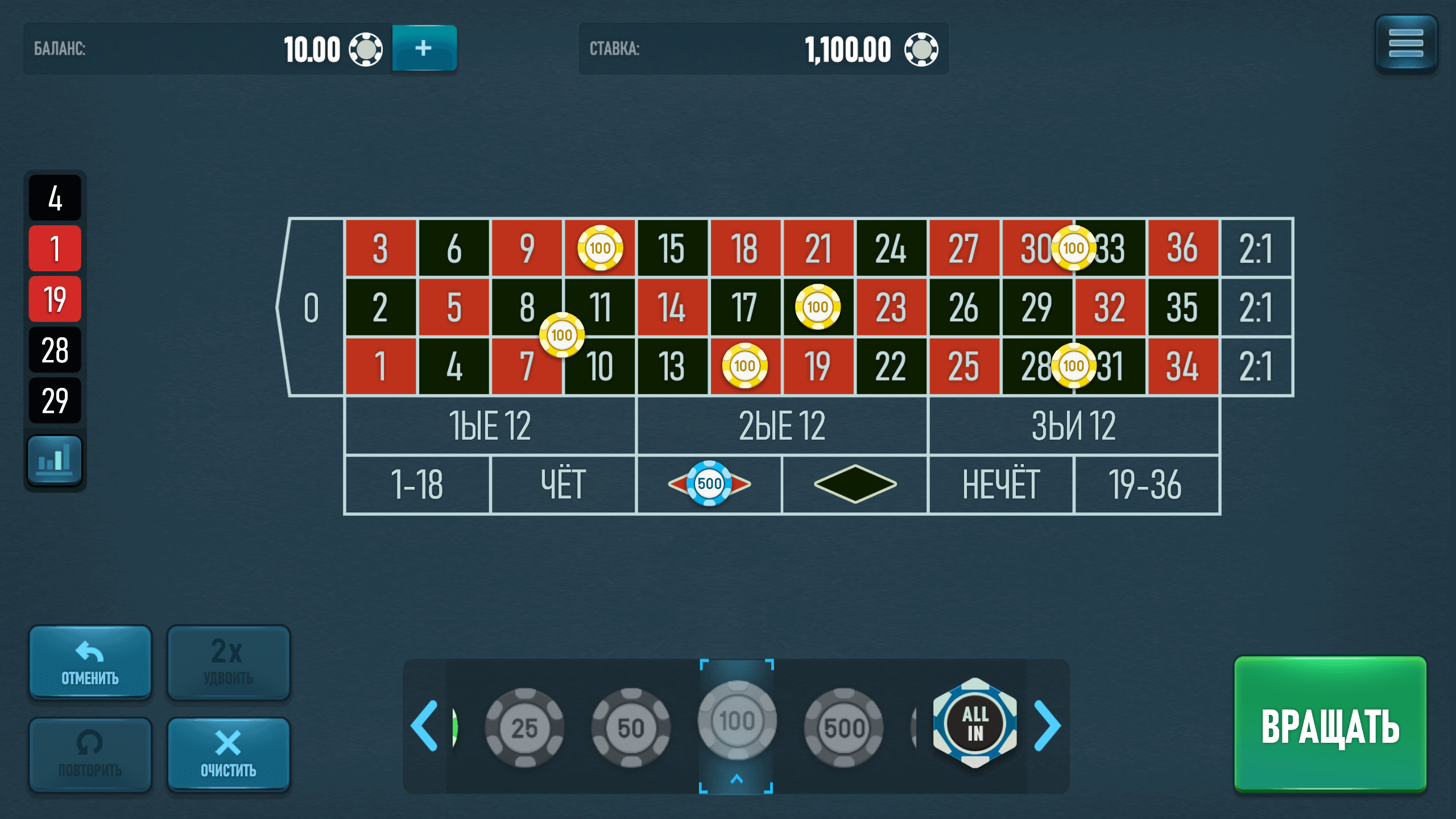Image resolution: width=1456 pixels, height=819 pixels.
Task: Place a chip on зелёное zero field
Action: (311, 307)
